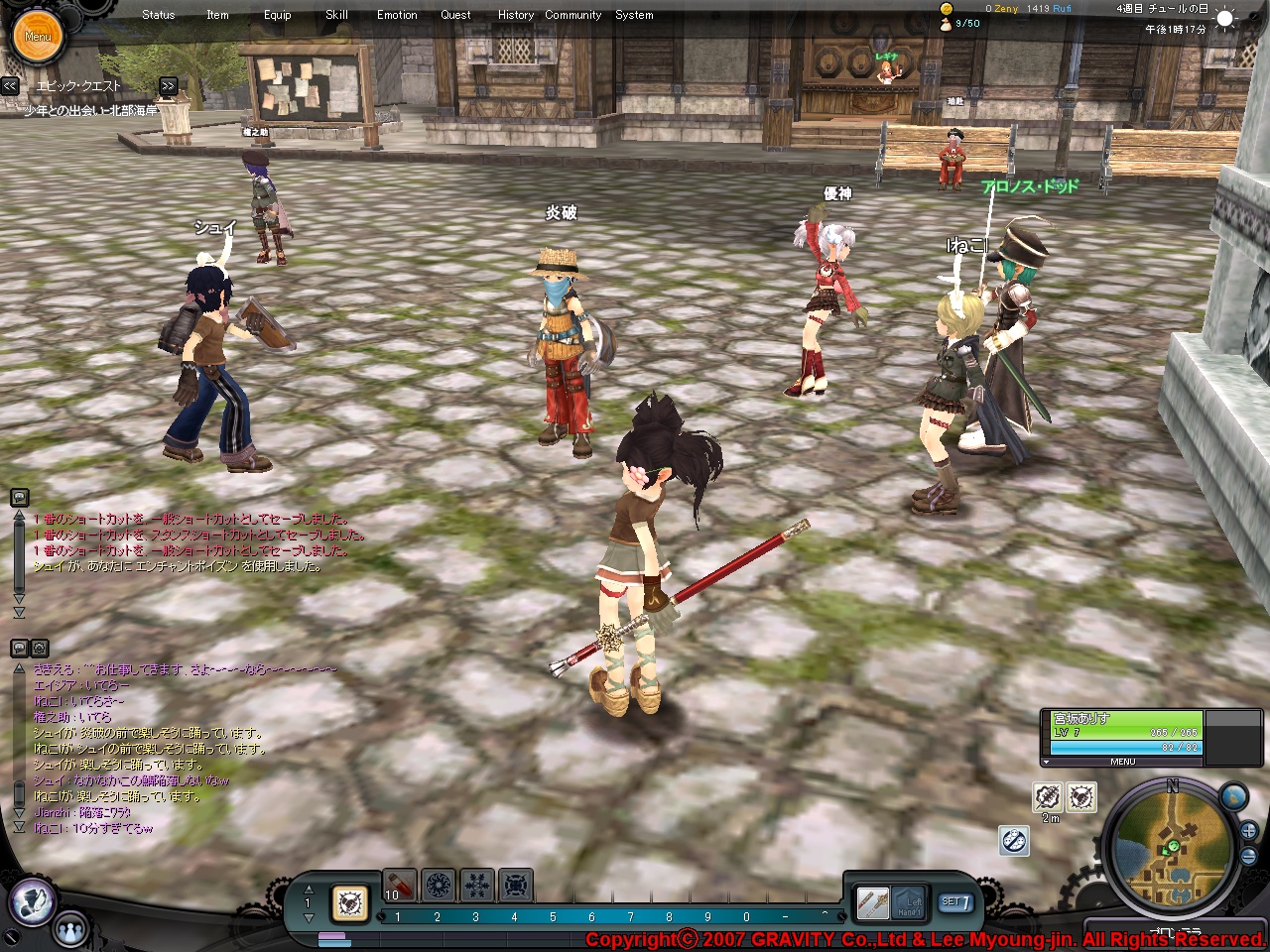1270x952 pixels.
Task: Open the History menu
Action: point(515,15)
